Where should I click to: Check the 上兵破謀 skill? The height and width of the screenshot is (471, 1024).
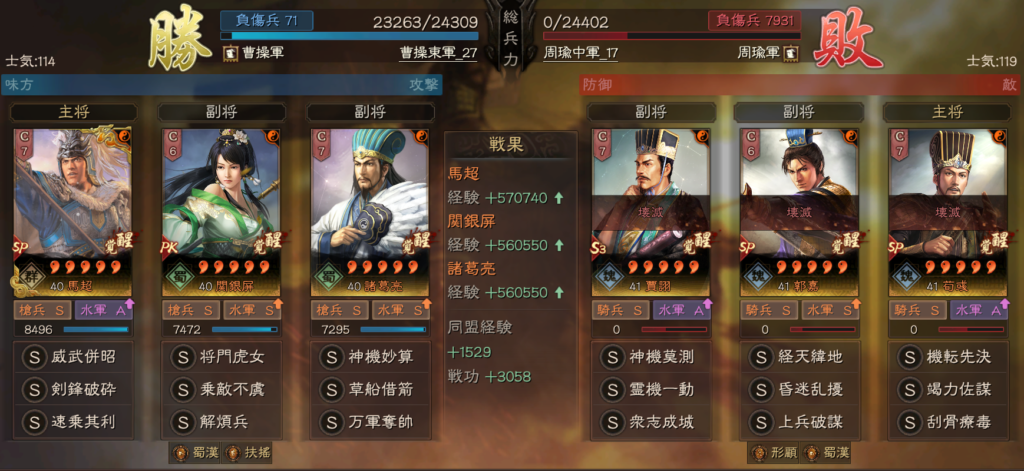pos(799,421)
